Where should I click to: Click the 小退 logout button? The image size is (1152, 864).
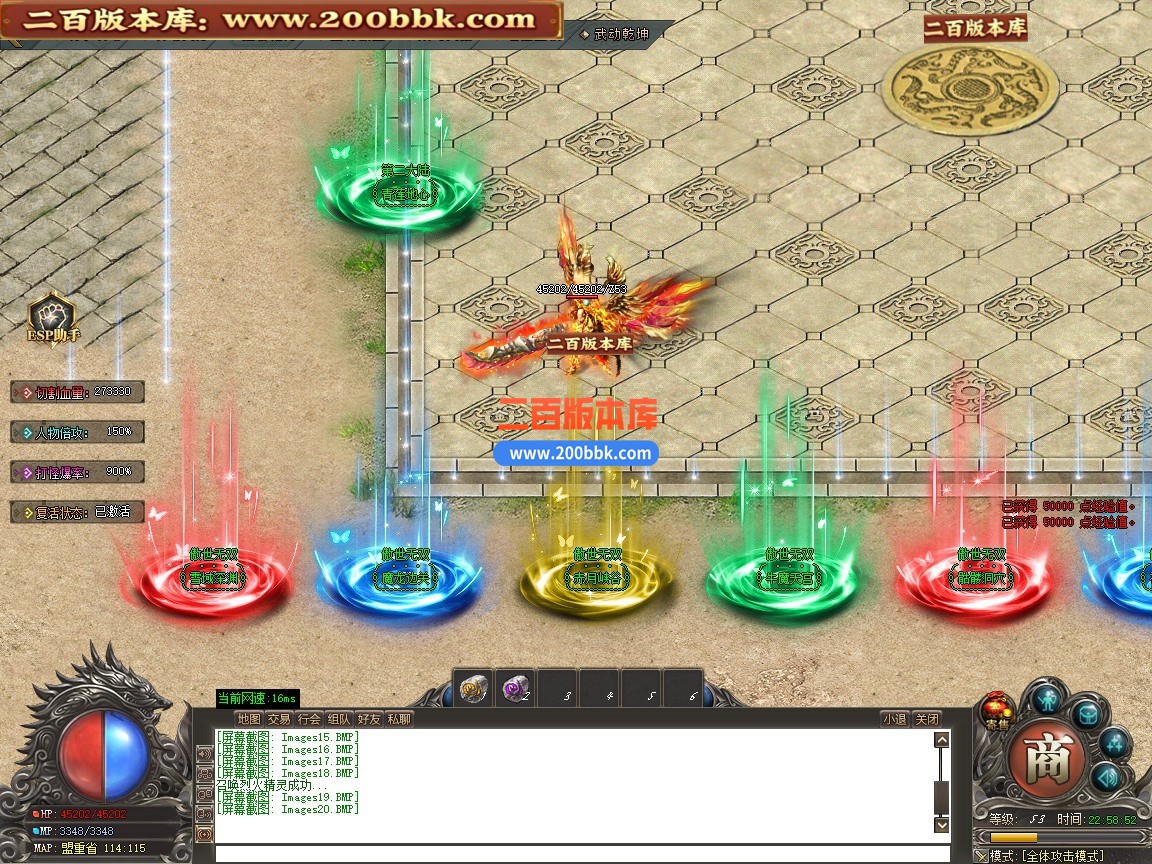[895, 719]
